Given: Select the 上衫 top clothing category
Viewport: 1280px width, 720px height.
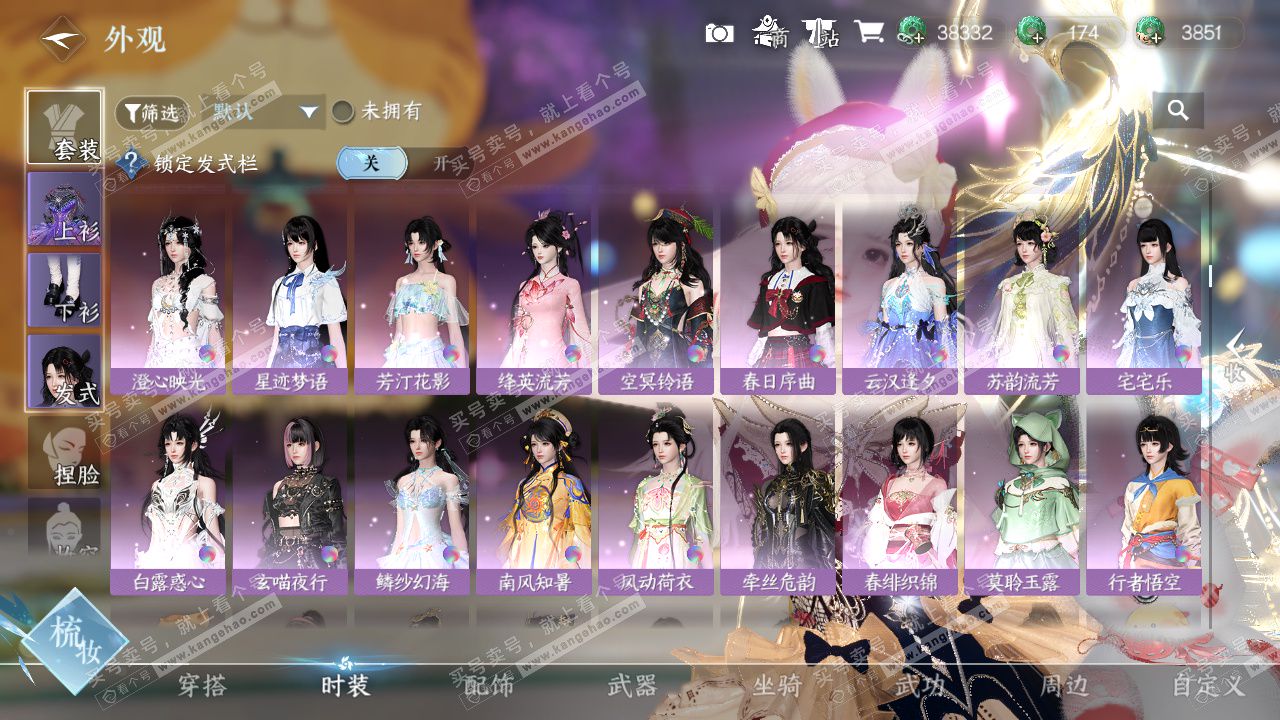Looking at the screenshot, I should coord(64,208).
